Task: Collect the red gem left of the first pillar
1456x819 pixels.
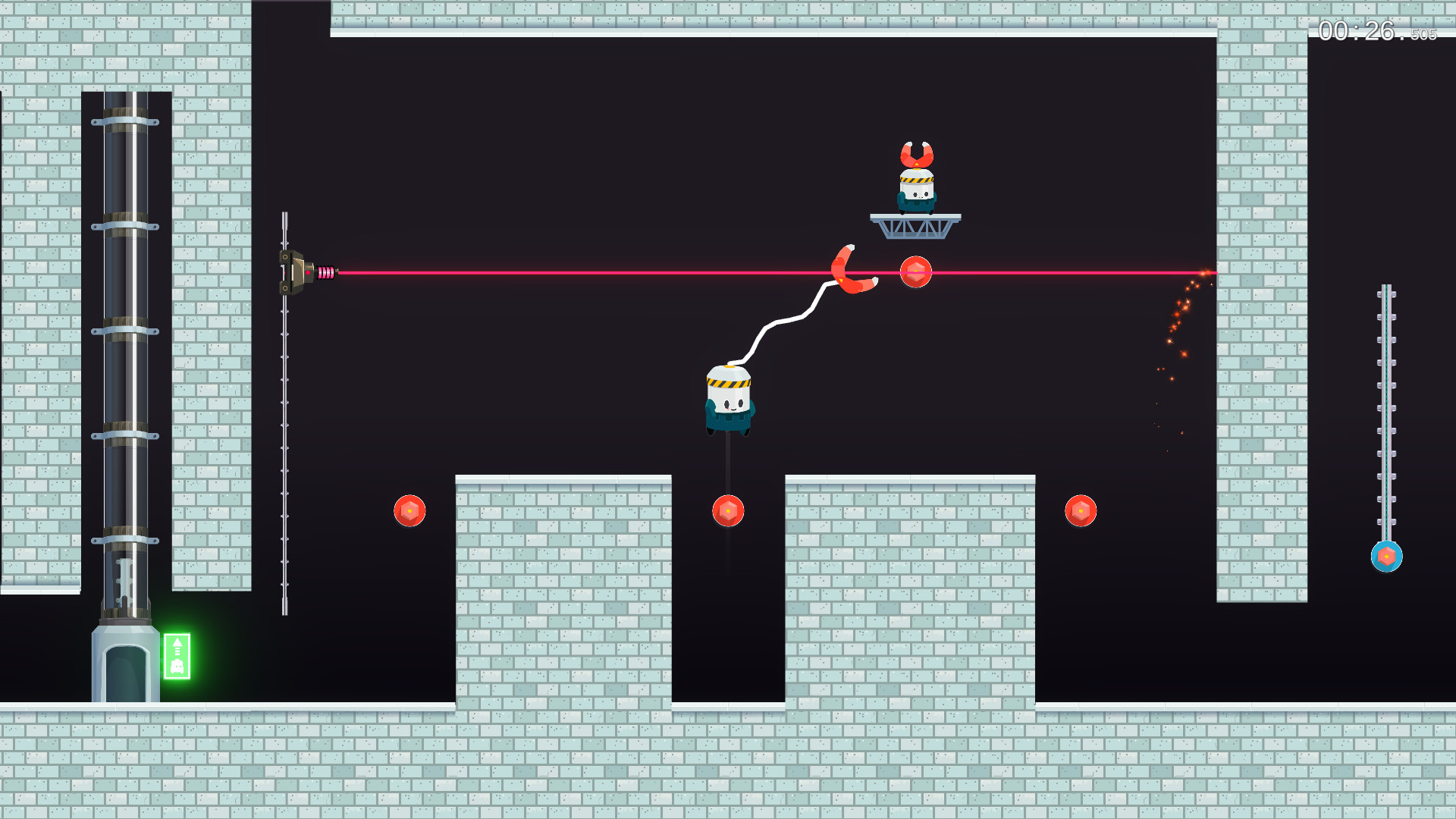Action: [411, 510]
